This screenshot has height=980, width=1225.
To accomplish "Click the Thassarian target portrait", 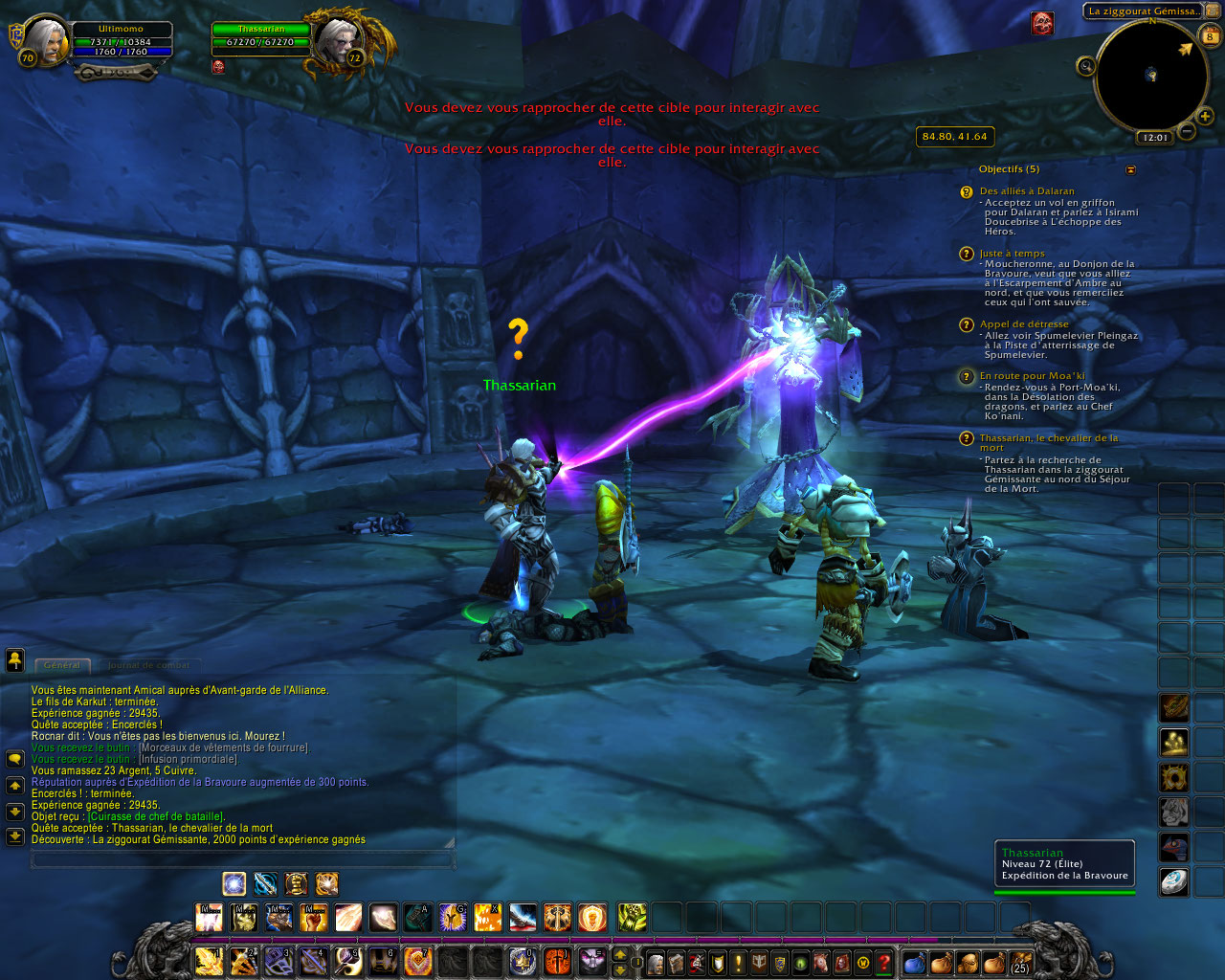I will click(336, 40).
